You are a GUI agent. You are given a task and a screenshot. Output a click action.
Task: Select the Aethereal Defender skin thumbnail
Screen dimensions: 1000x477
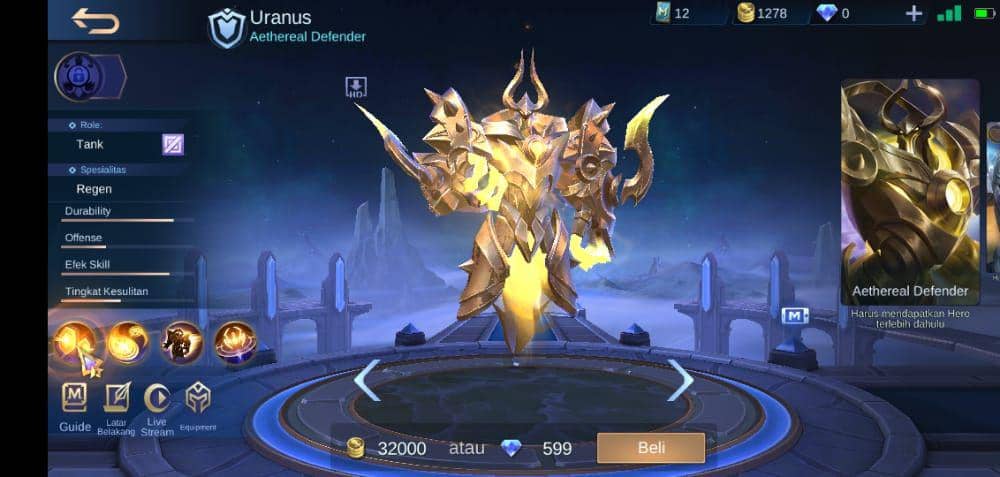[910, 192]
